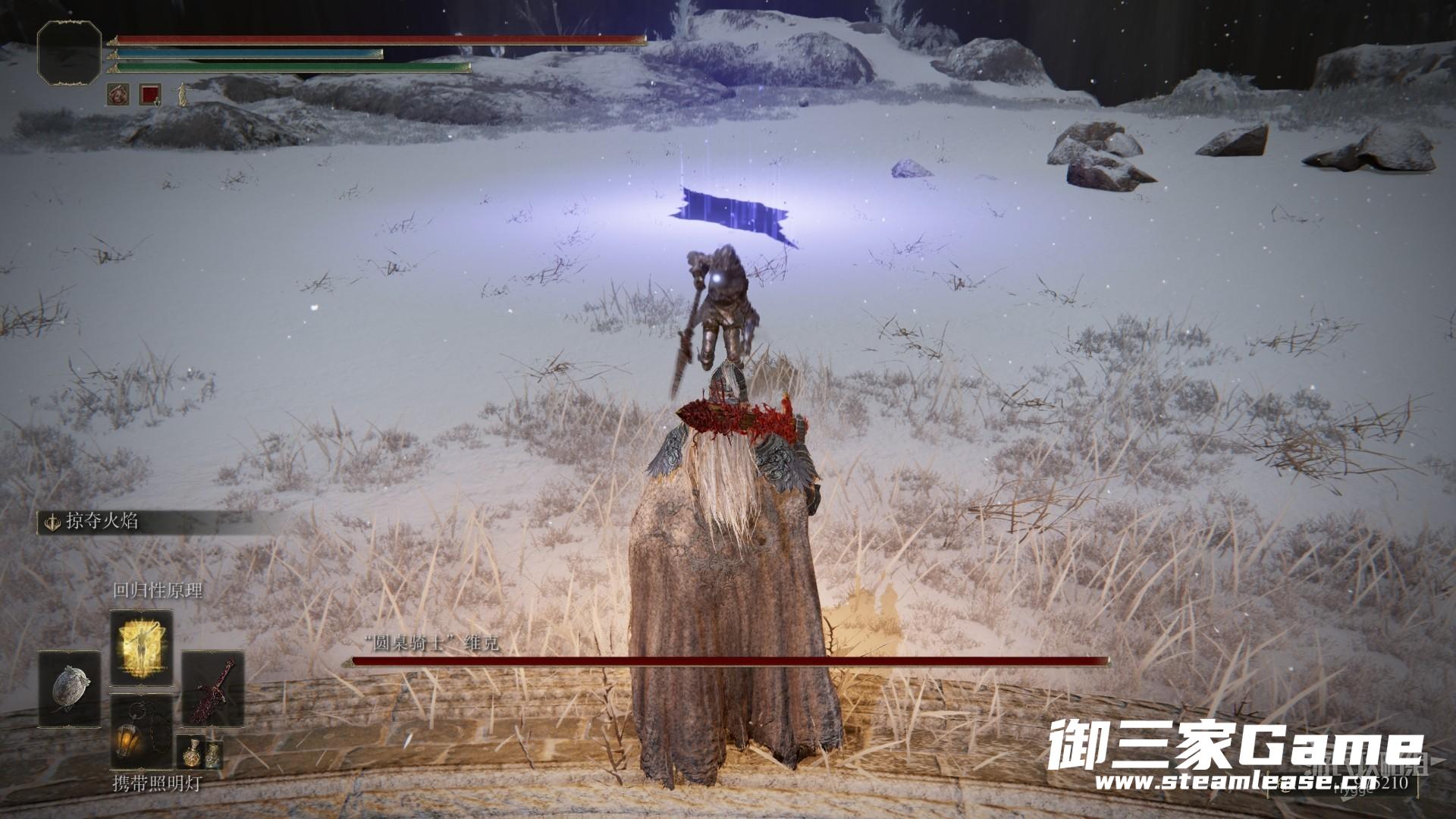This screenshot has width=1456, height=819.
Task: Click the round shield left-hand slot
Action: pyautogui.click(x=71, y=689)
